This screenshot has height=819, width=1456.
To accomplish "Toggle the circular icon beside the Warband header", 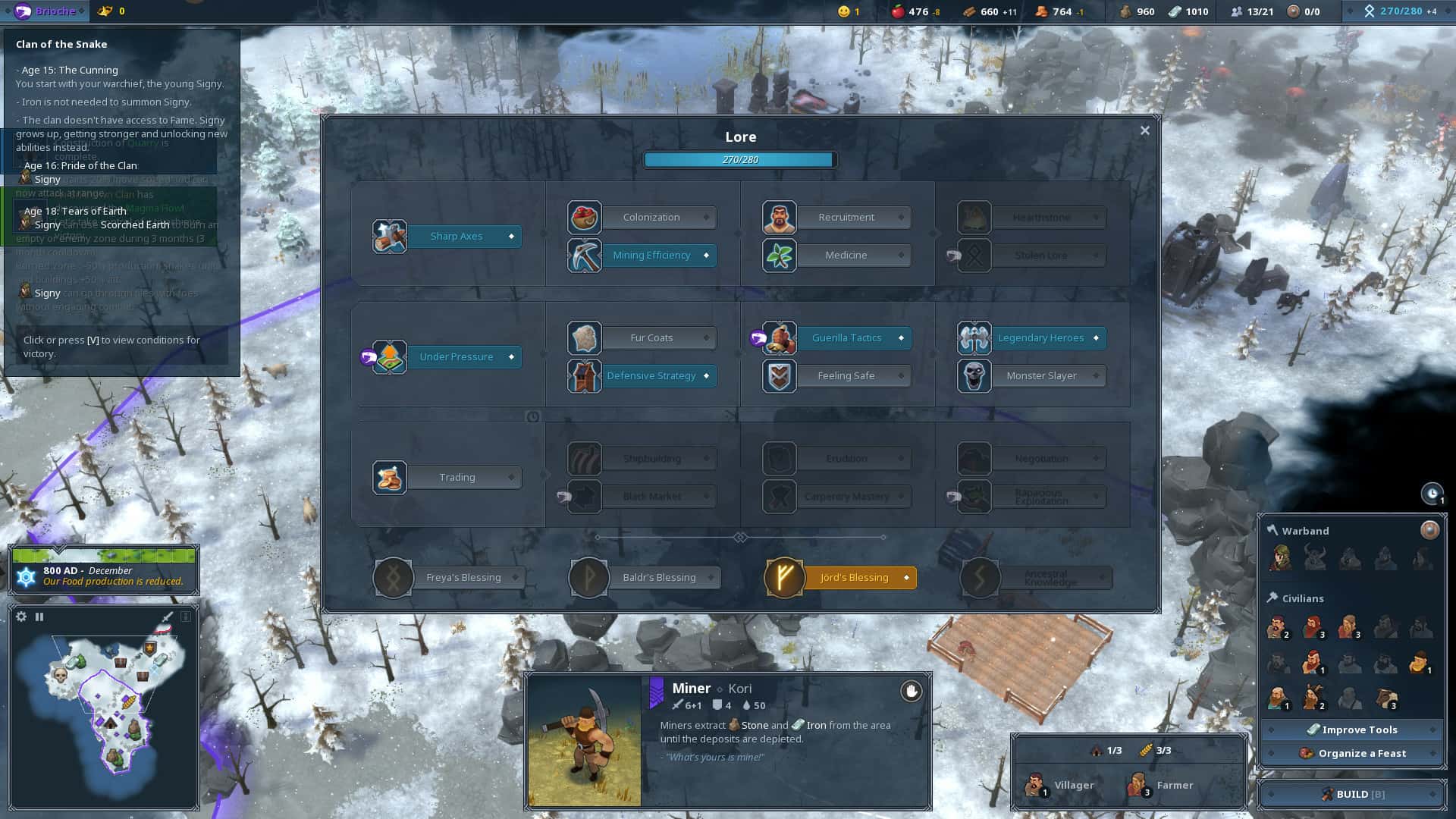I will pos(1432,530).
